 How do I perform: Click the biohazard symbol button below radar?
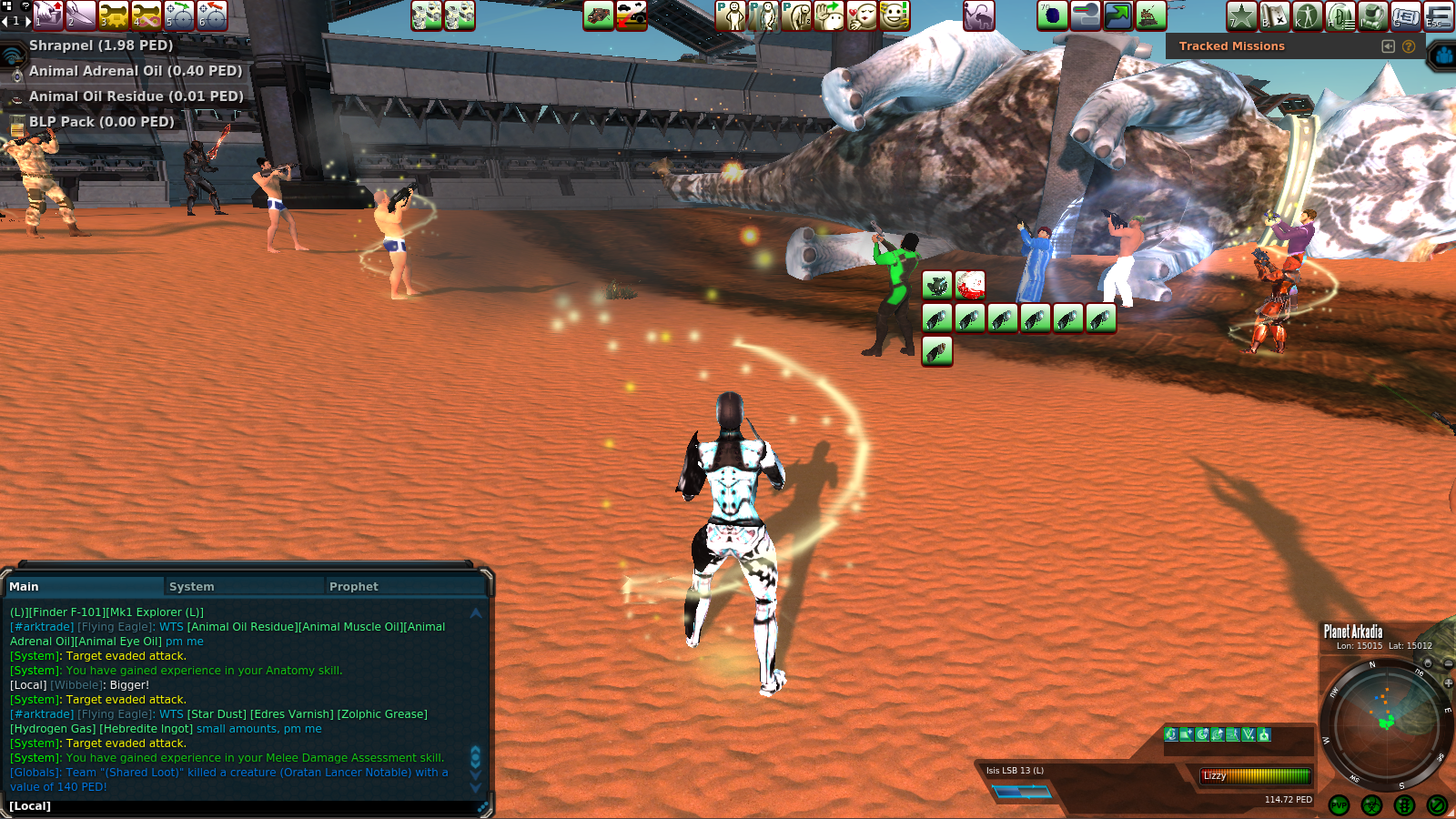(x=1371, y=805)
